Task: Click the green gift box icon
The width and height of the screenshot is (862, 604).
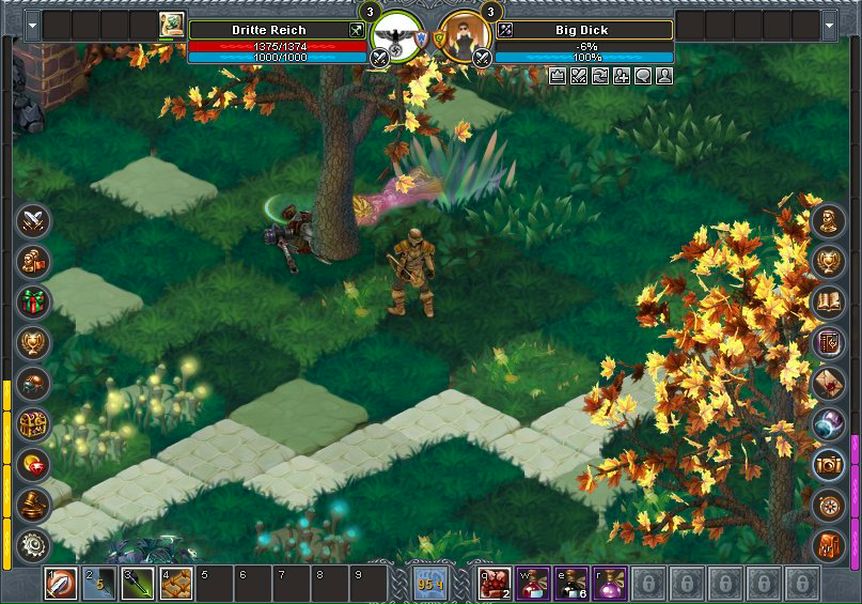Action: 34,301
